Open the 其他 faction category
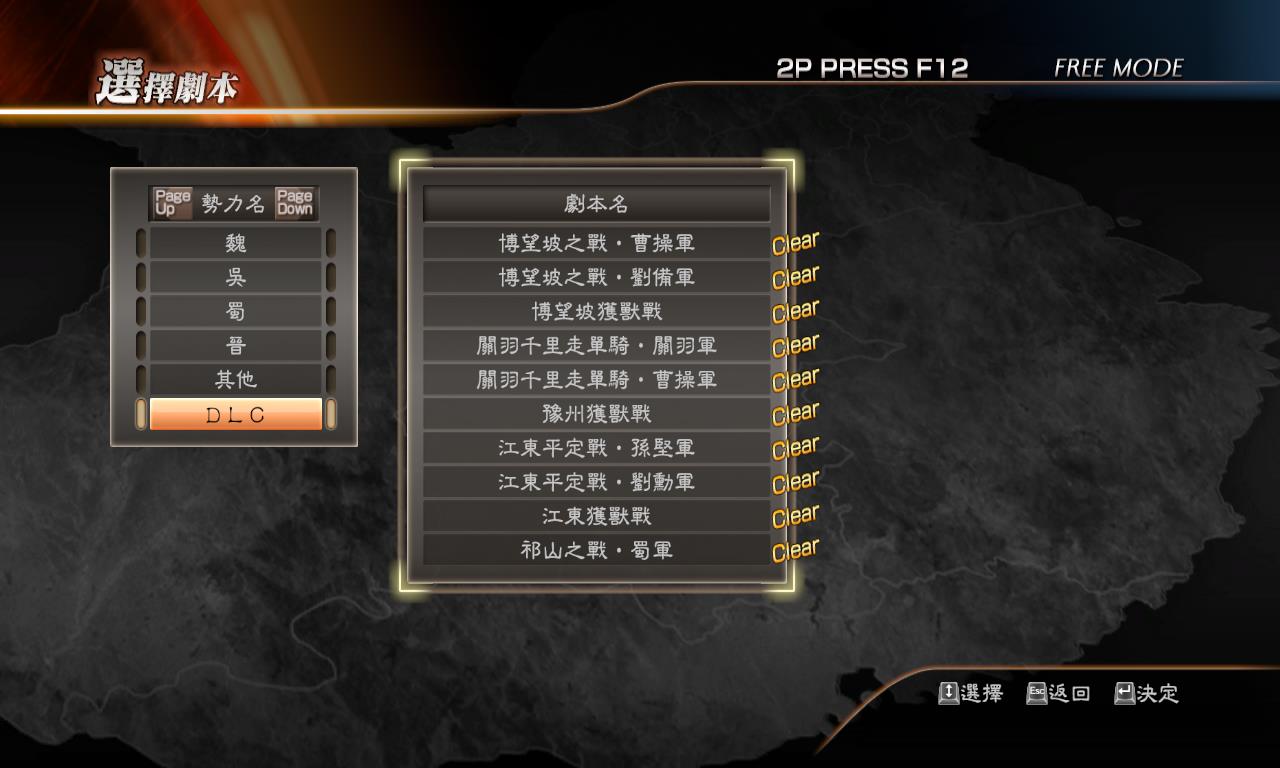The height and width of the screenshot is (768, 1280). pyautogui.click(x=237, y=378)
